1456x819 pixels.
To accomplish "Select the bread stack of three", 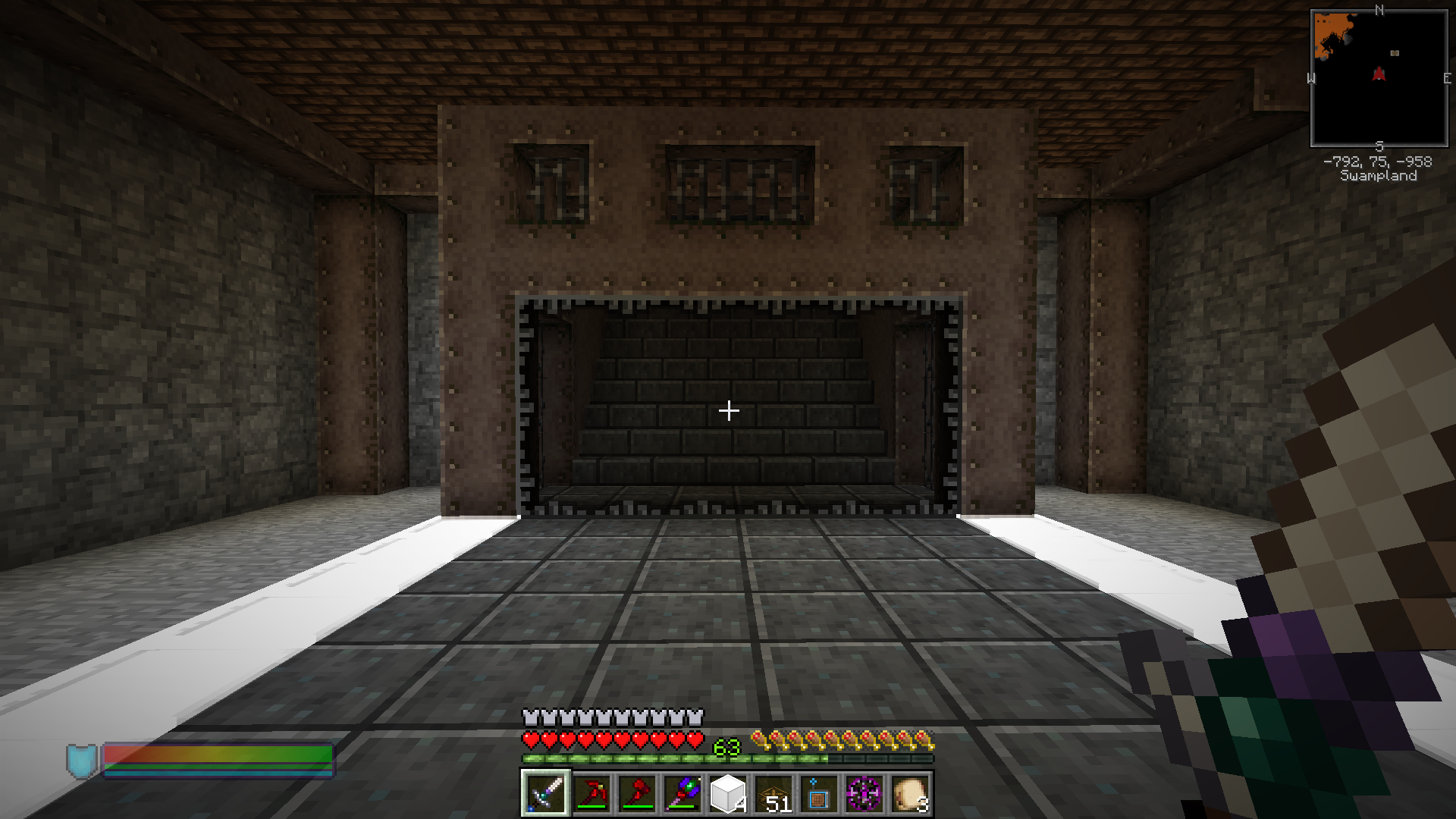I will pyautogui.click(x=909, y=794).
